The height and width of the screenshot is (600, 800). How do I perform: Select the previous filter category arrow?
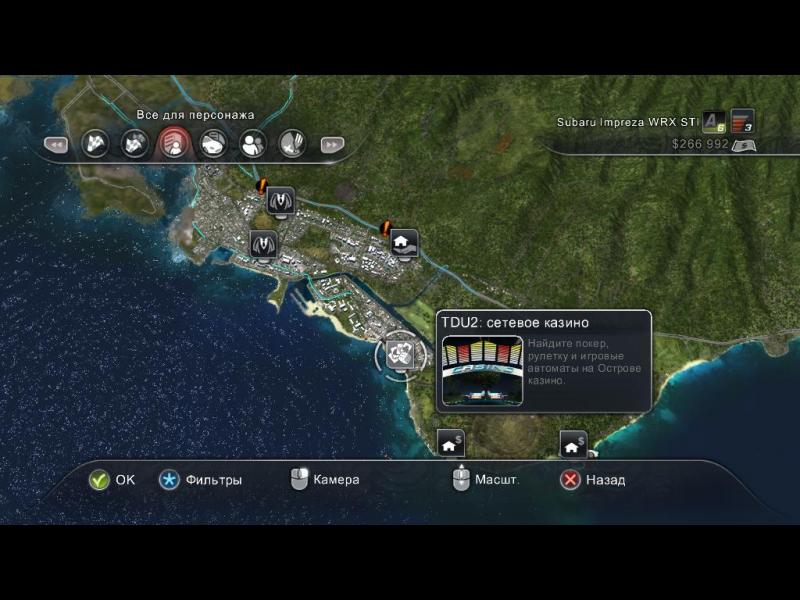56,145
